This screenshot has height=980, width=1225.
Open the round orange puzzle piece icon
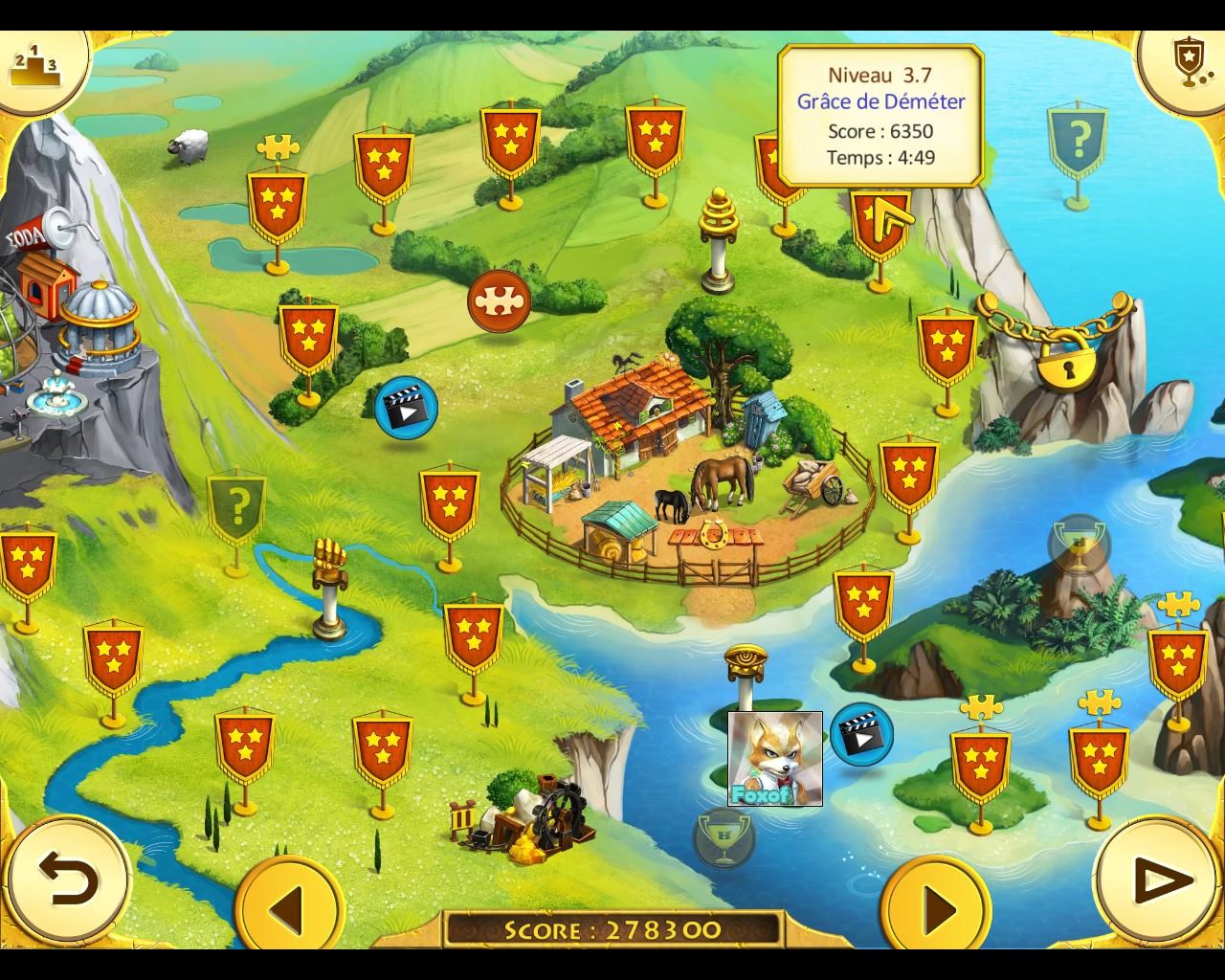498,301
